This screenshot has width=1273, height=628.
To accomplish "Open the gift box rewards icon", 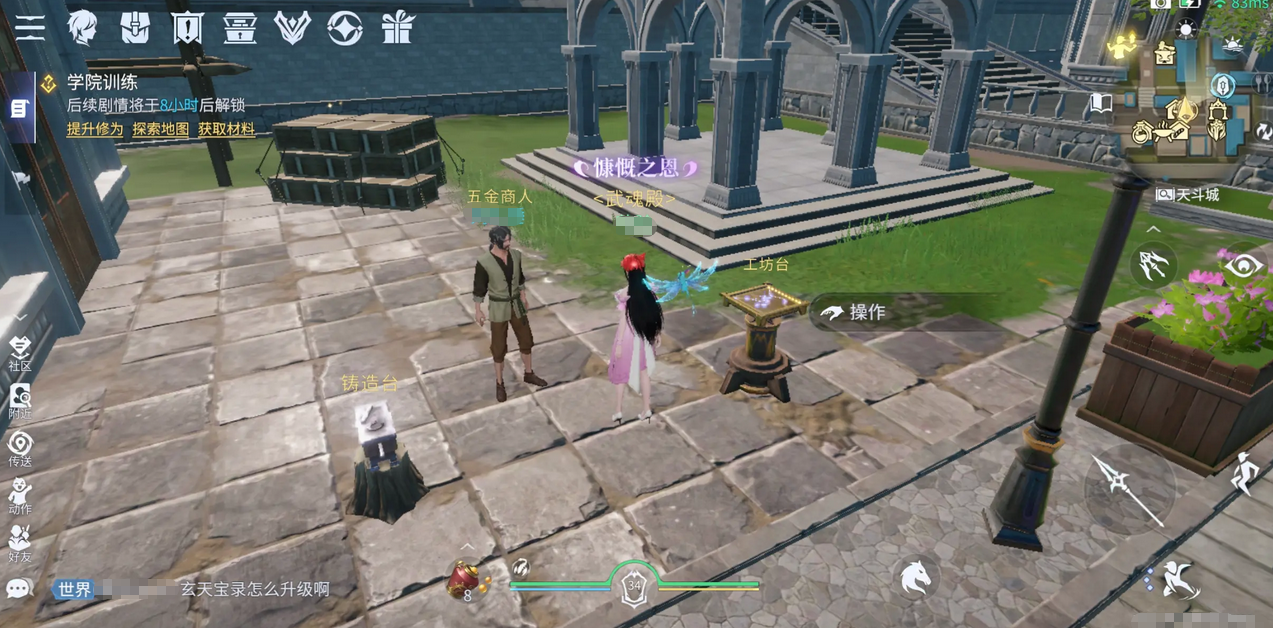I will click(398, 28).
